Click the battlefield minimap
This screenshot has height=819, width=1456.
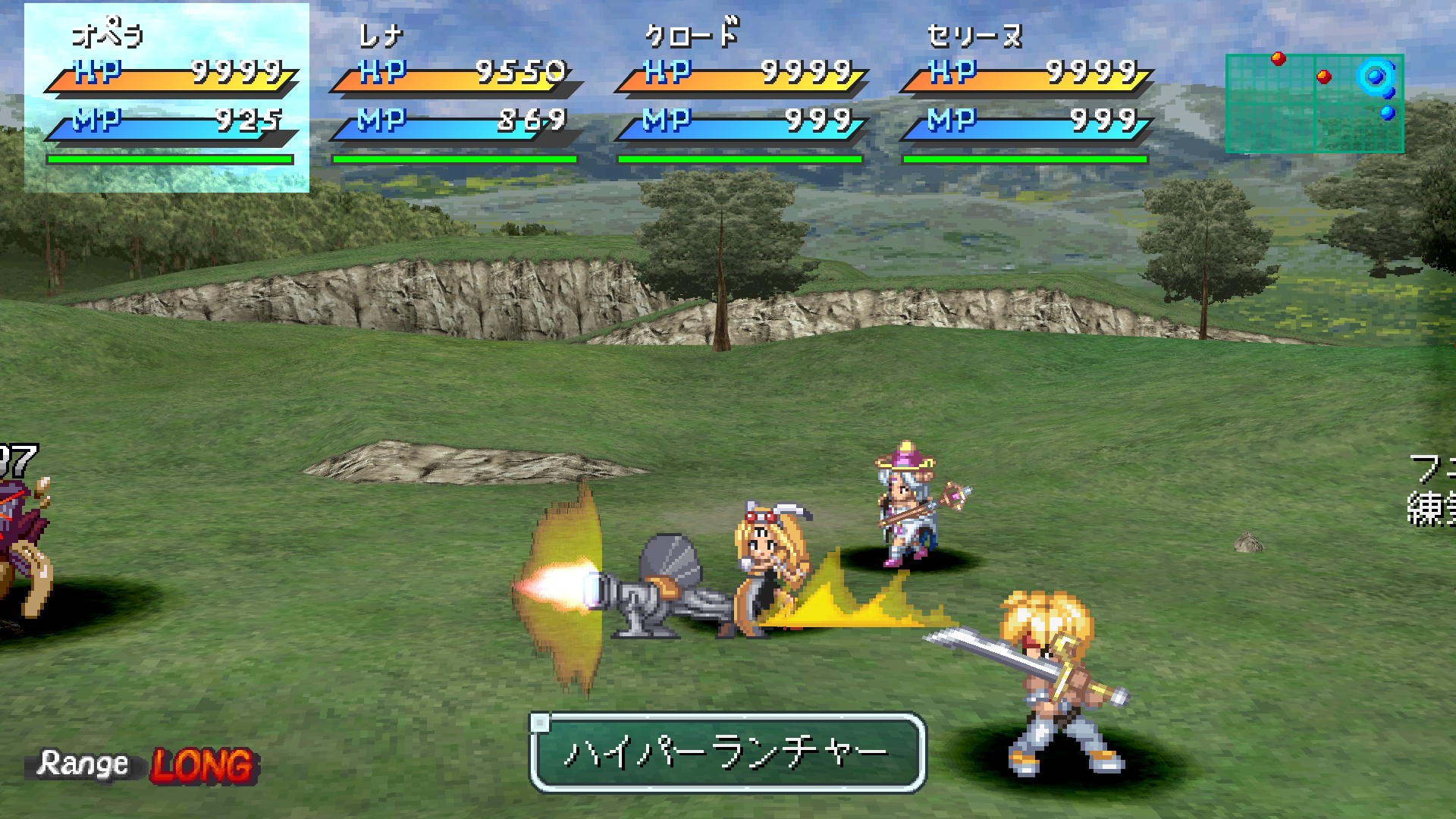pos(1314,103)
